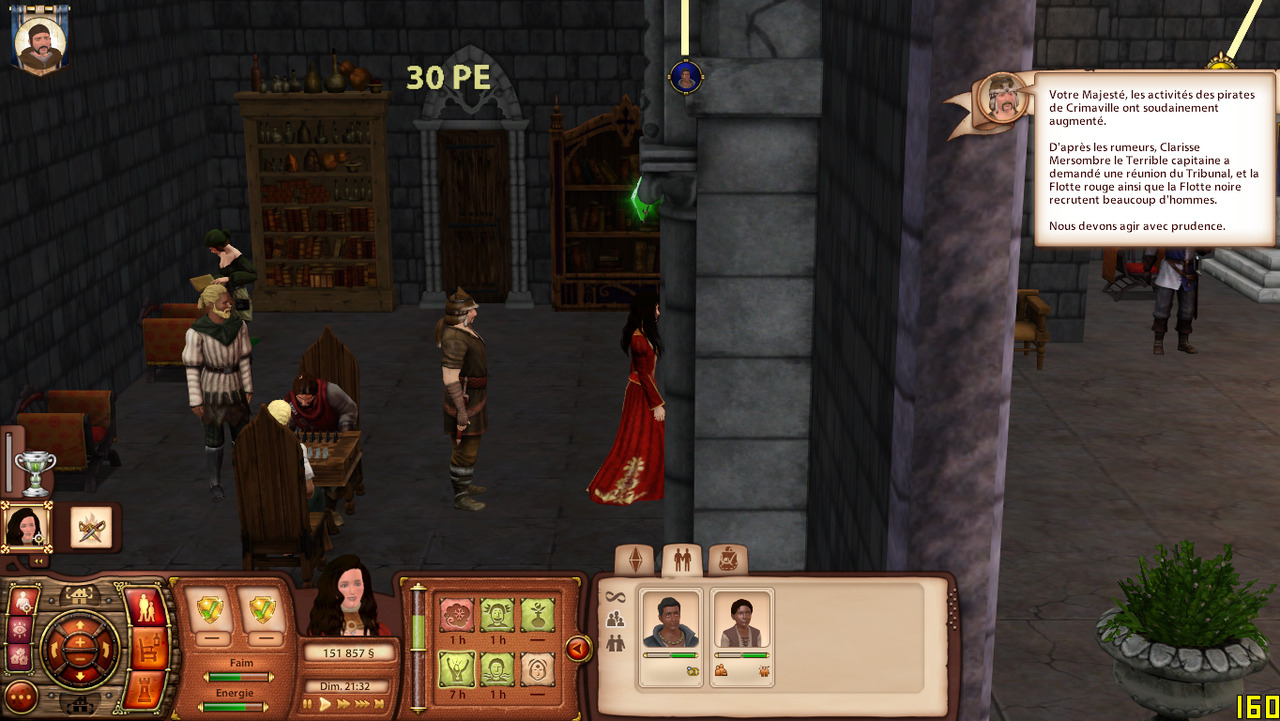
Task: Set game speed to normal play
Action: pyautogui.click(x=325, y=704)
